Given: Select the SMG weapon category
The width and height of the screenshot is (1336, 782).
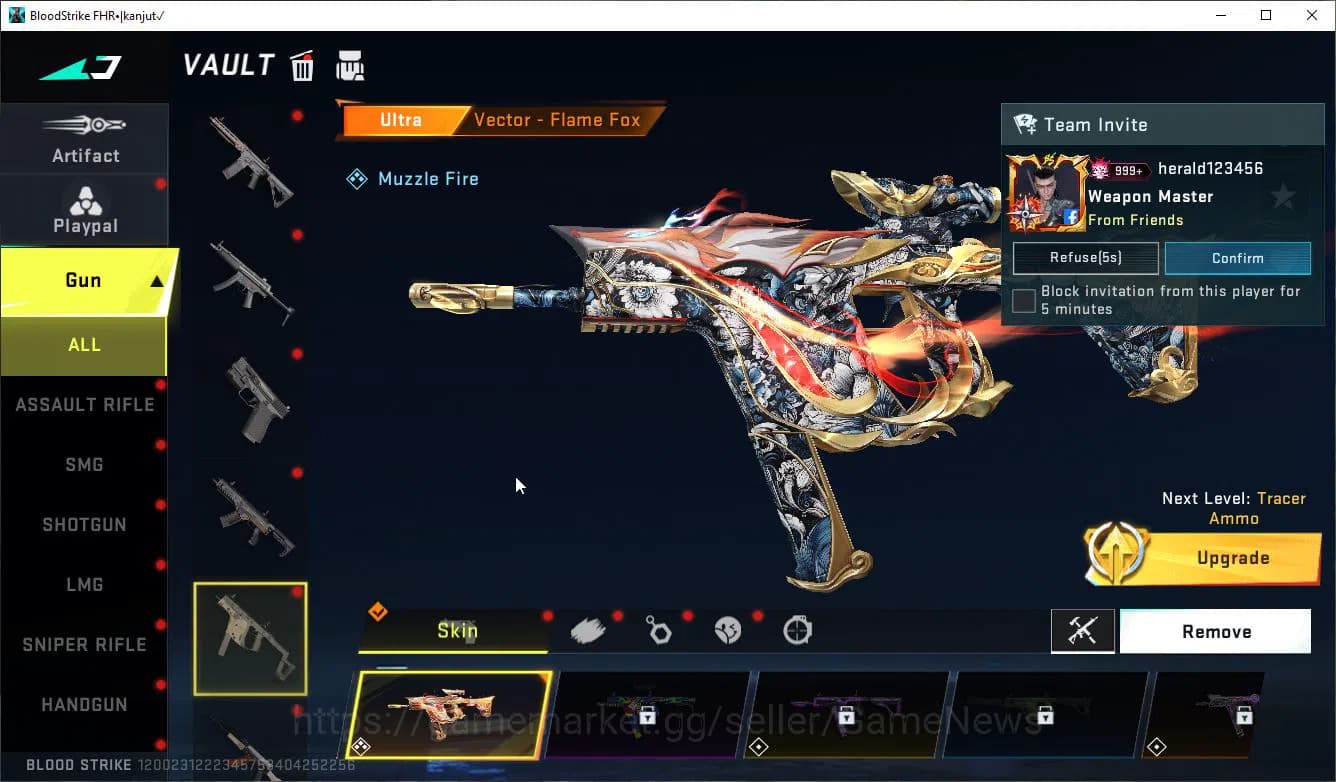Looking at the screenshot, I should [84, 464].
